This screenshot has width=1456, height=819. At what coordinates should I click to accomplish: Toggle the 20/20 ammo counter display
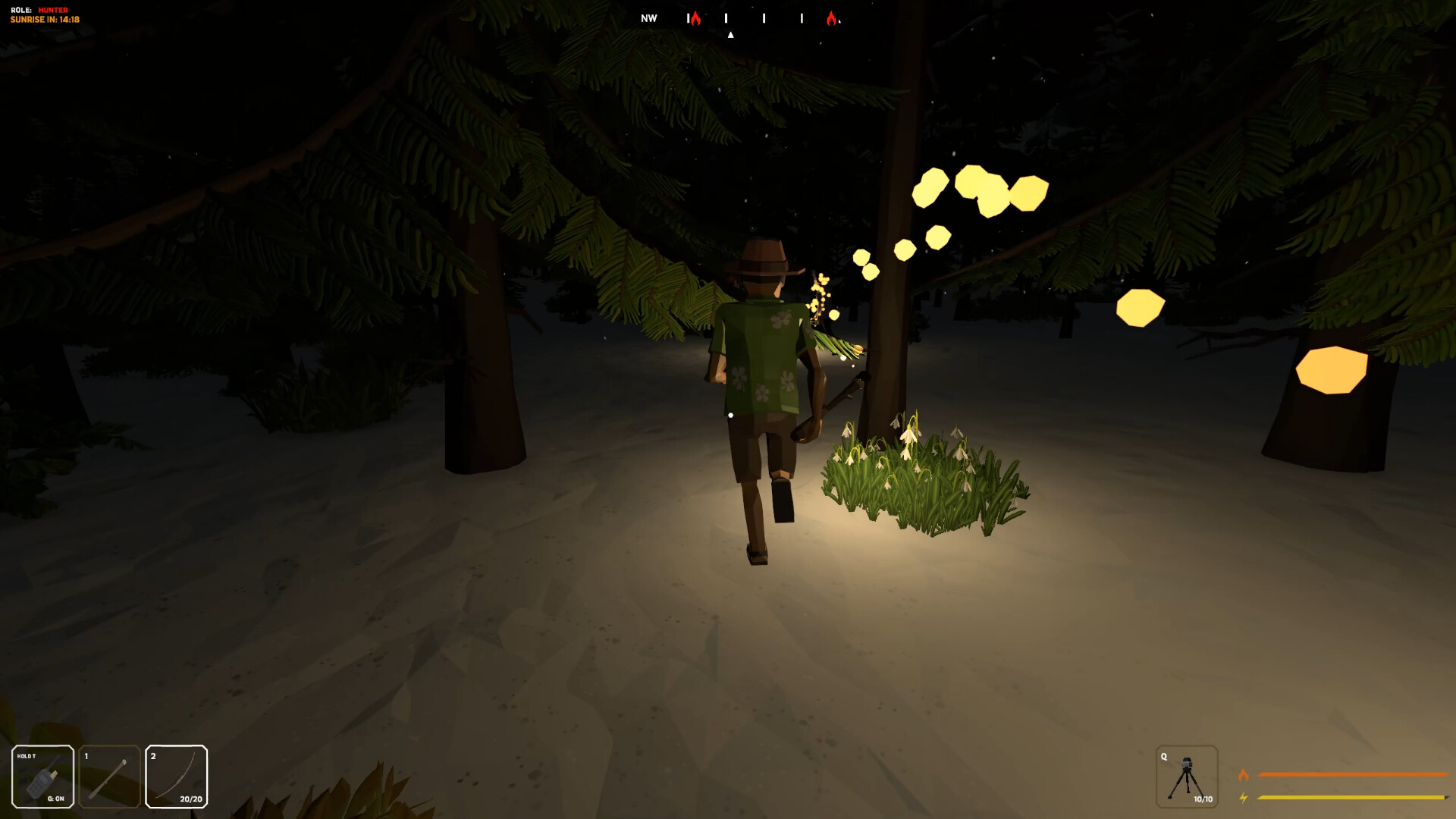tap(190, 799)
